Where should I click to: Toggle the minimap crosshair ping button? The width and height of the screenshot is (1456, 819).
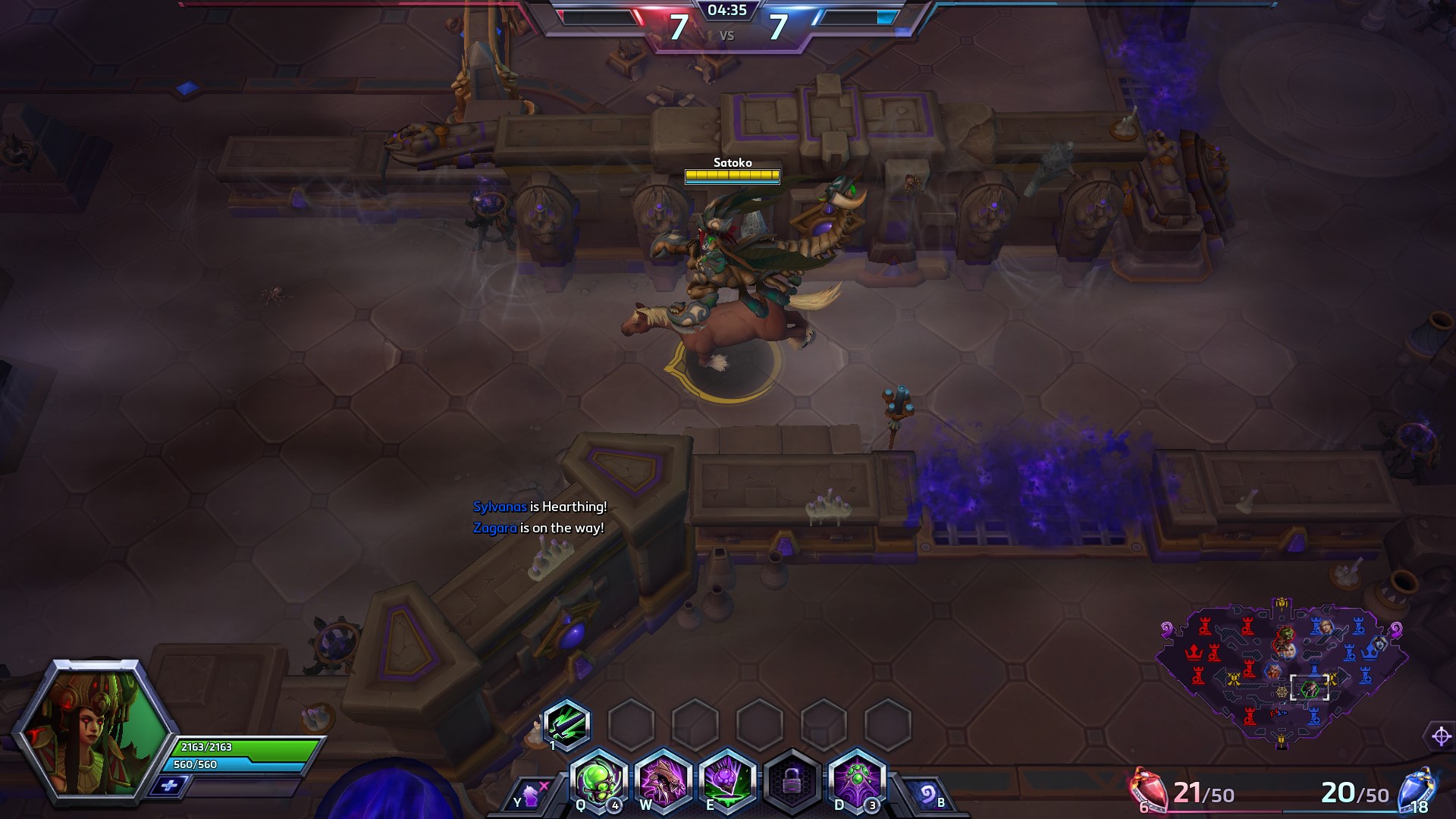[x=1441, y=736]
